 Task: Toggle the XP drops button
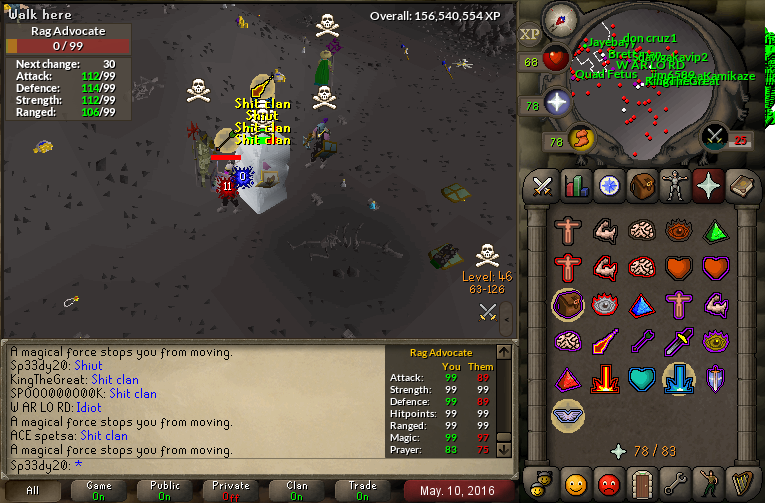[530, 34]
